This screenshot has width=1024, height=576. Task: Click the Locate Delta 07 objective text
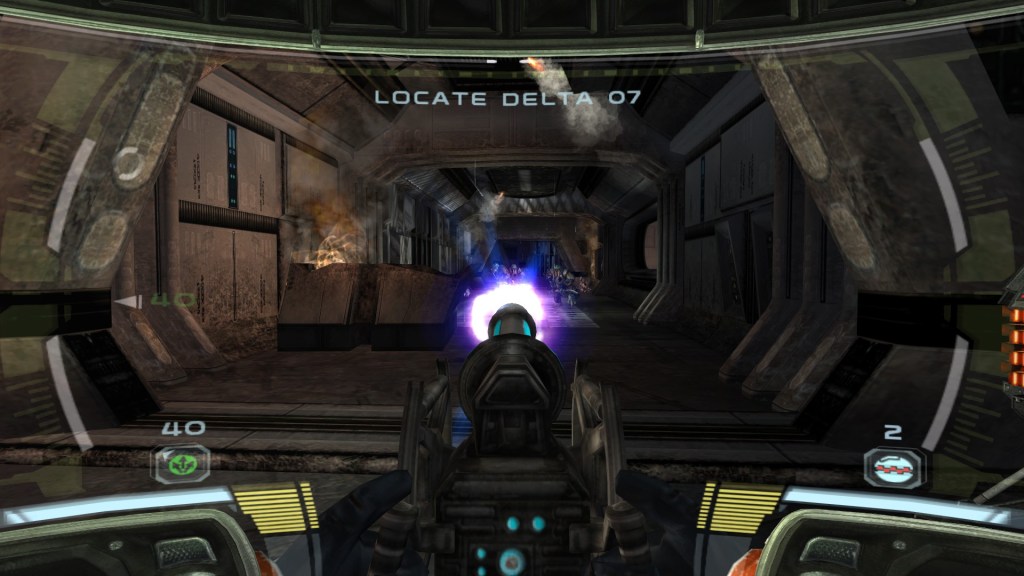point(506,98)
